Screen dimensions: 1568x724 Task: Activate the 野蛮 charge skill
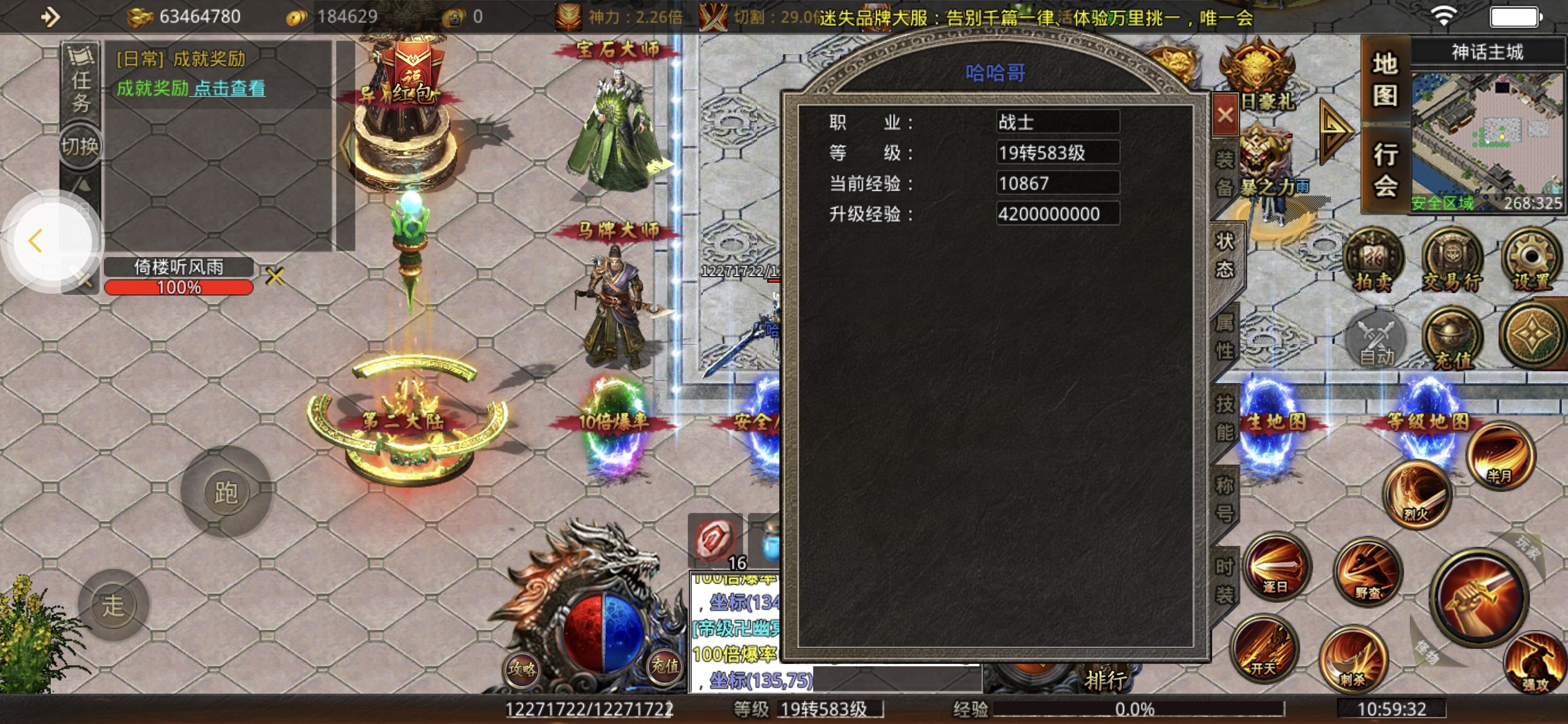click(1368, 572)
